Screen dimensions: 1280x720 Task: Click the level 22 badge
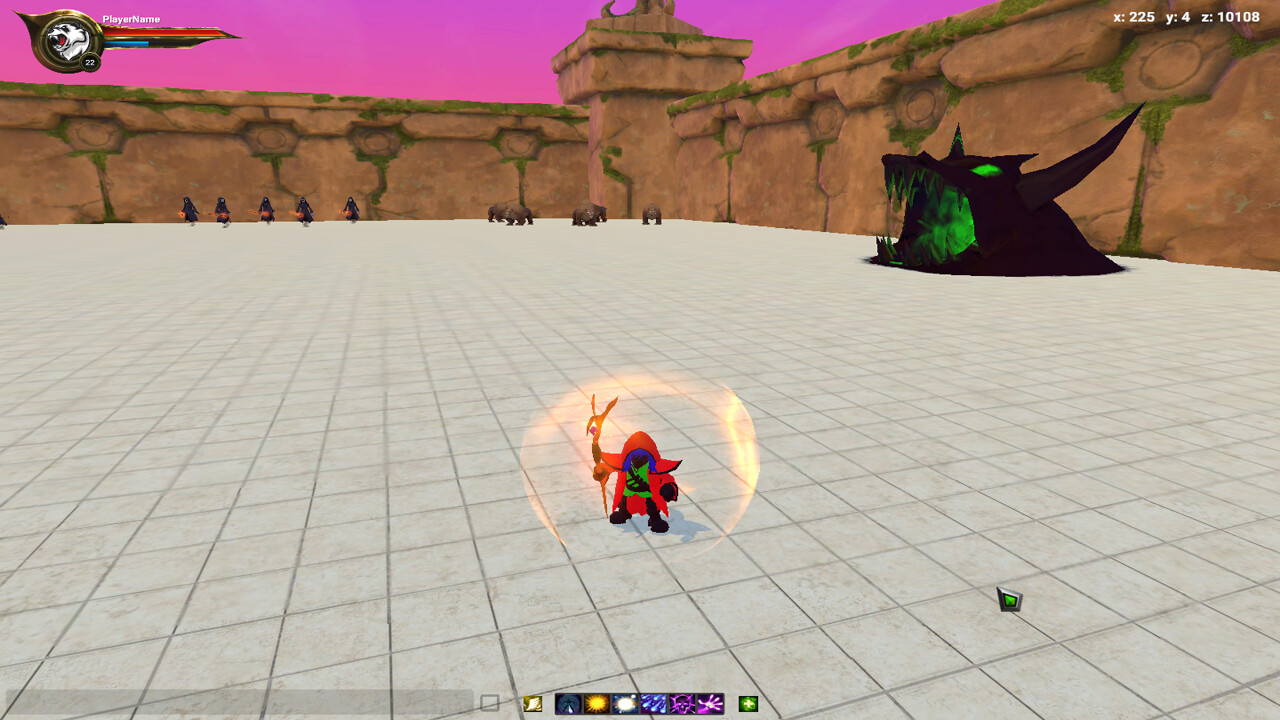(x=89, y=61)
